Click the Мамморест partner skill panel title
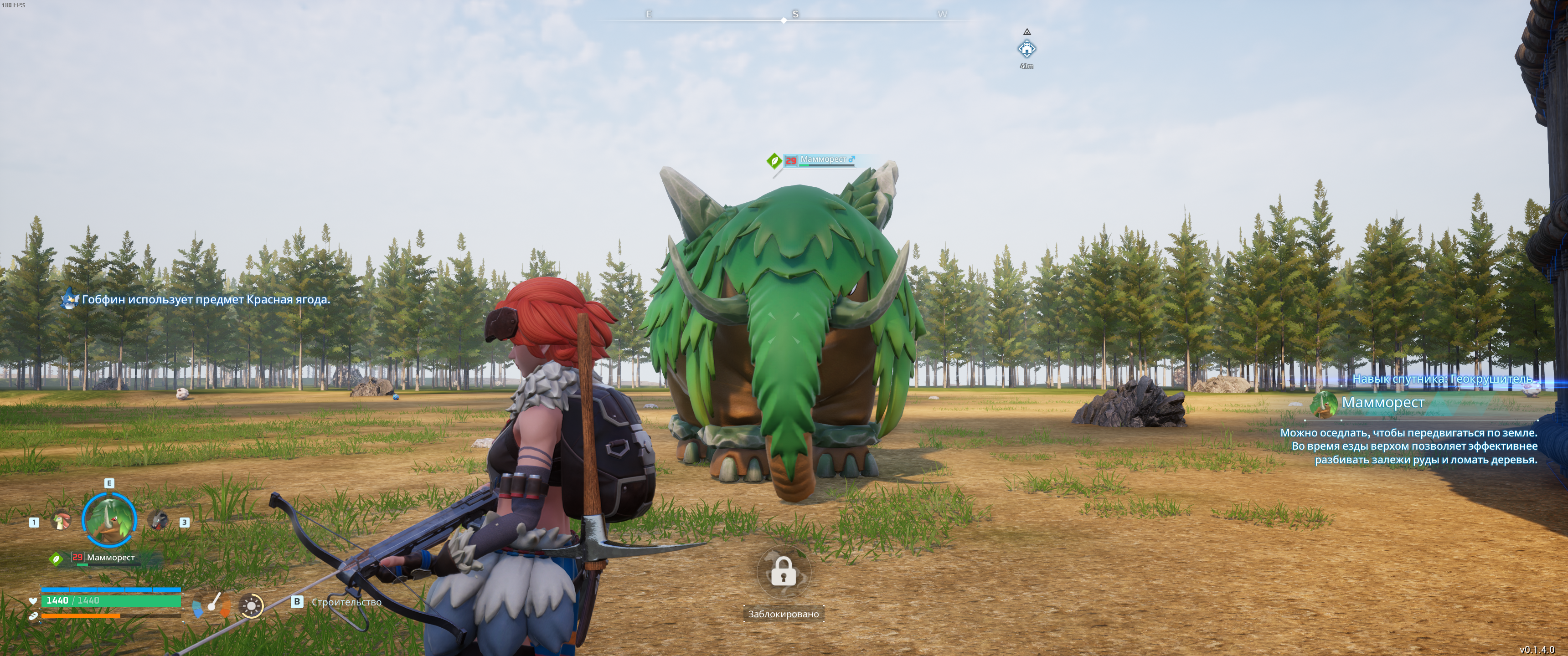The image size is (1568, 656). pos(1383,402)
